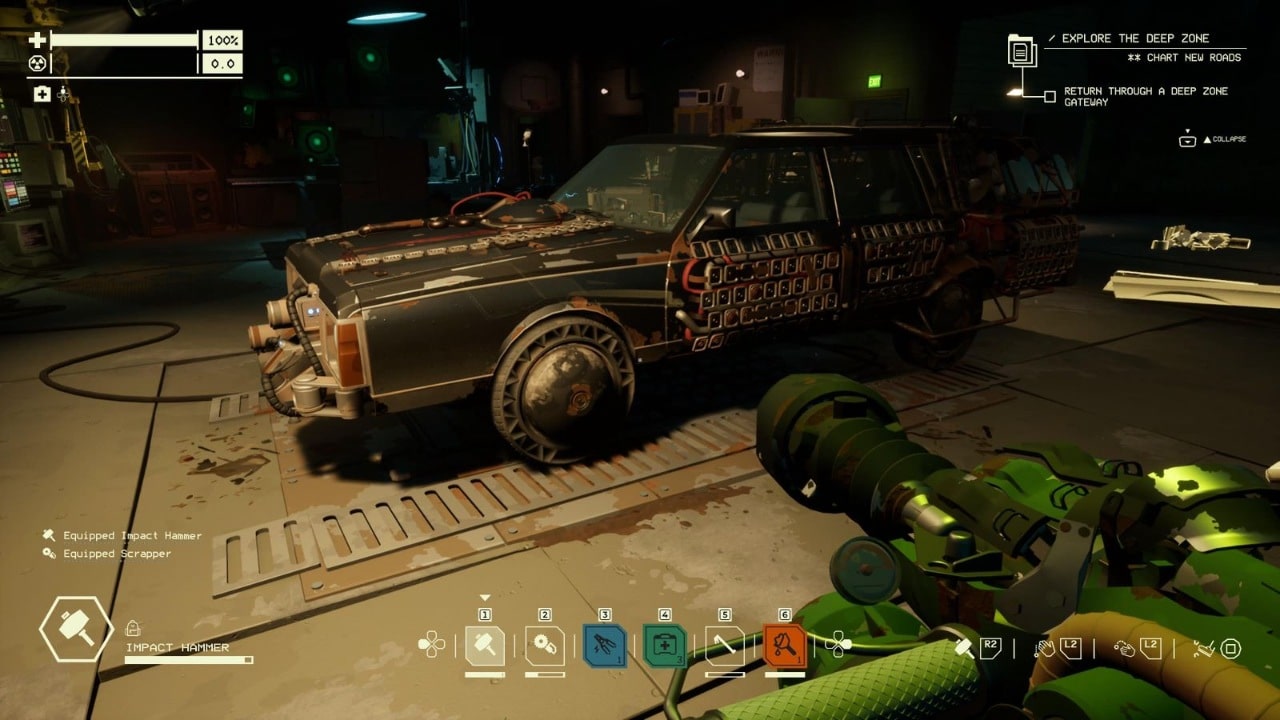Open the objective log document icon
Image resolution: width=1280 pixels, height=720 pixels.
pyautogui.click(x=1022, y=50)
